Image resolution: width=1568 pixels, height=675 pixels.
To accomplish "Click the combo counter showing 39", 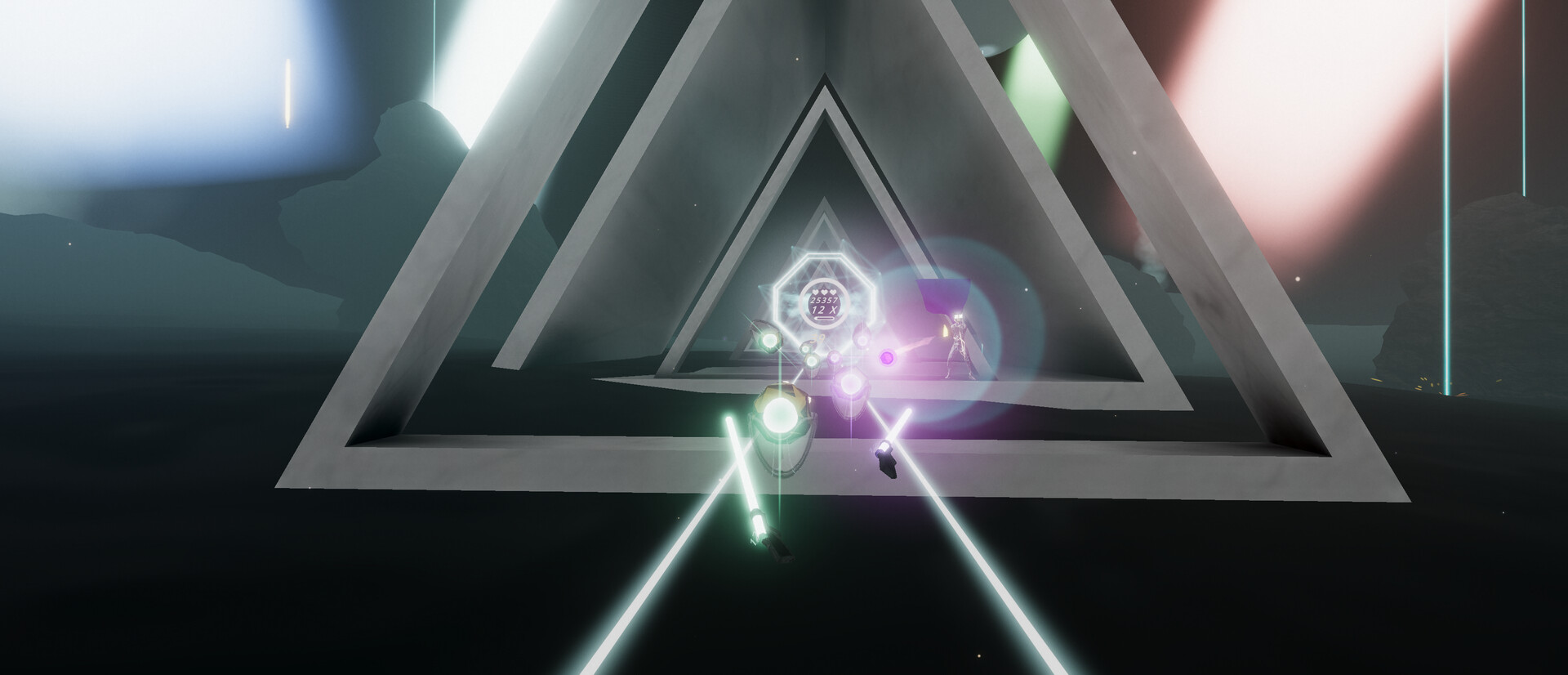I will (x=817, y=338).
